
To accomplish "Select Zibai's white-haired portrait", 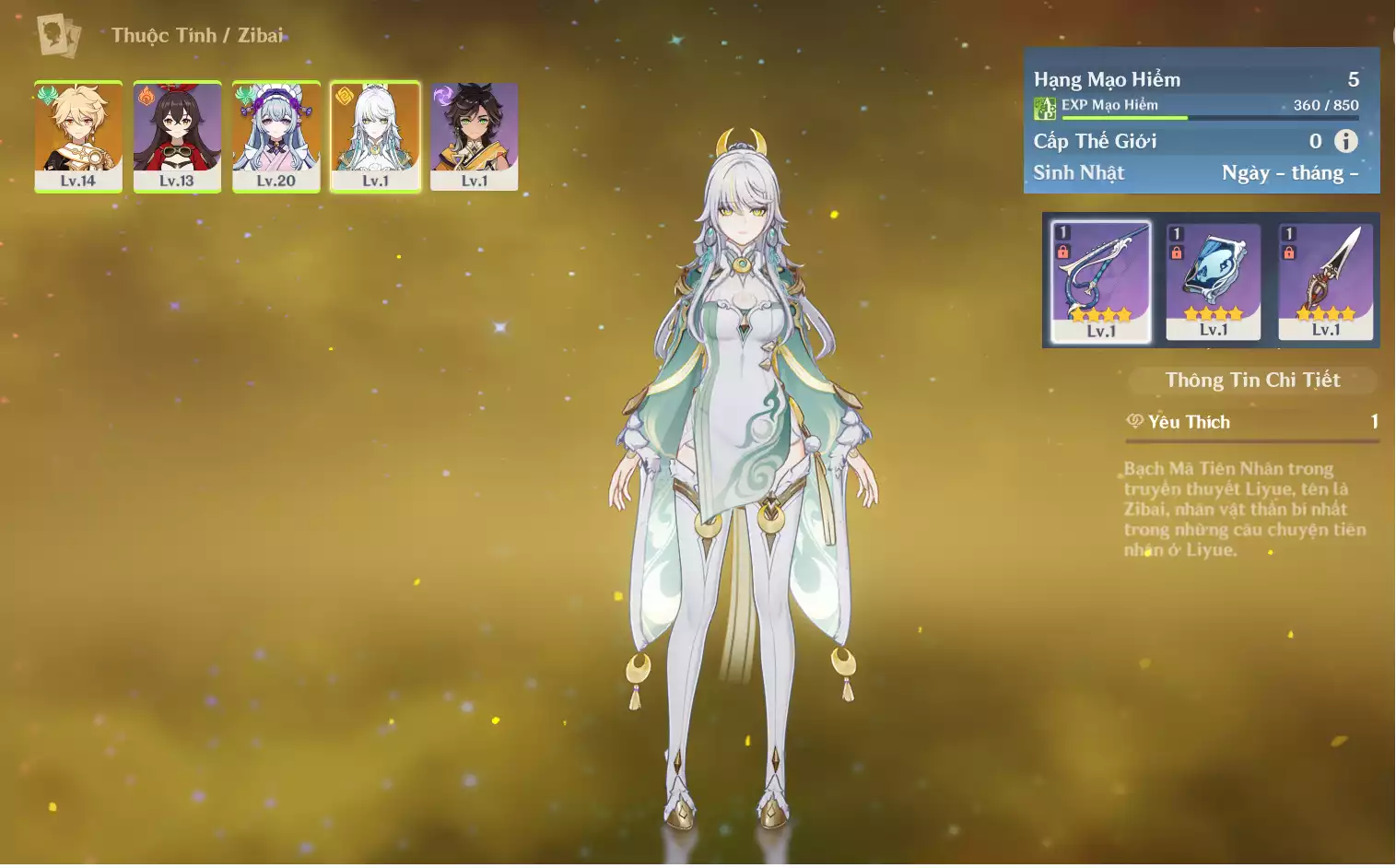I will click(x=375, y=136).
